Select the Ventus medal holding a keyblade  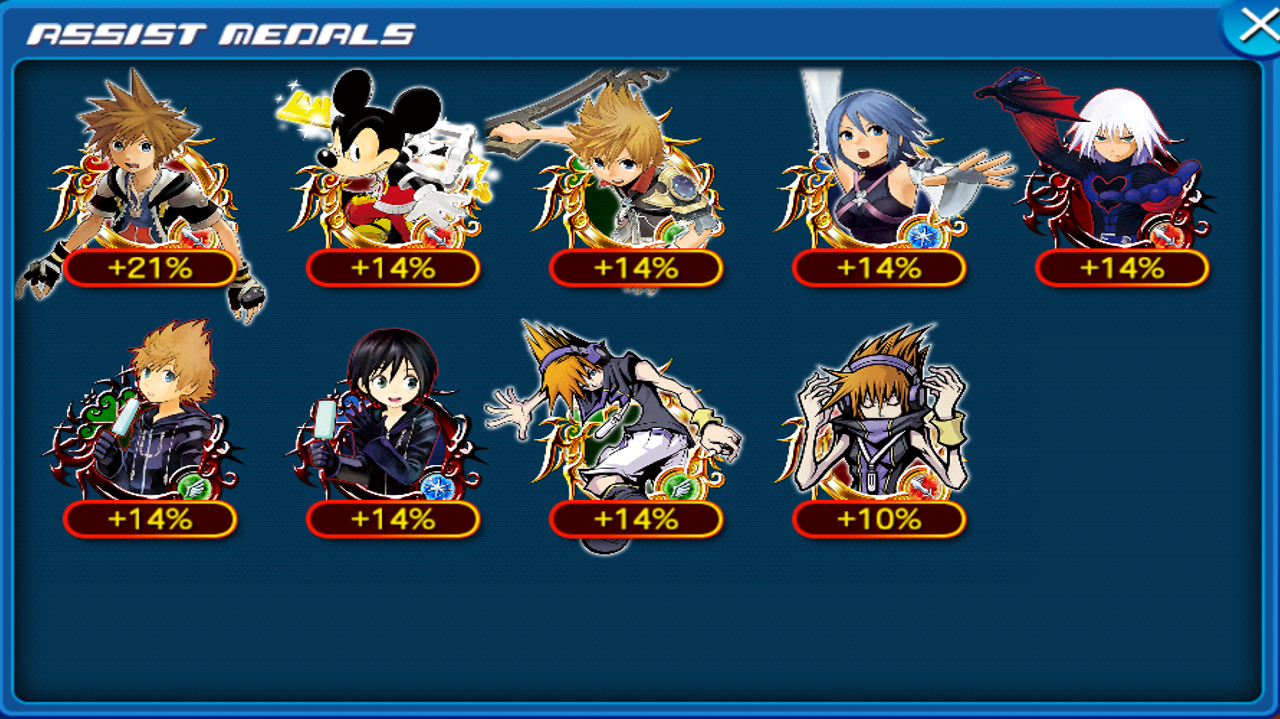click(x=635, y=180)
